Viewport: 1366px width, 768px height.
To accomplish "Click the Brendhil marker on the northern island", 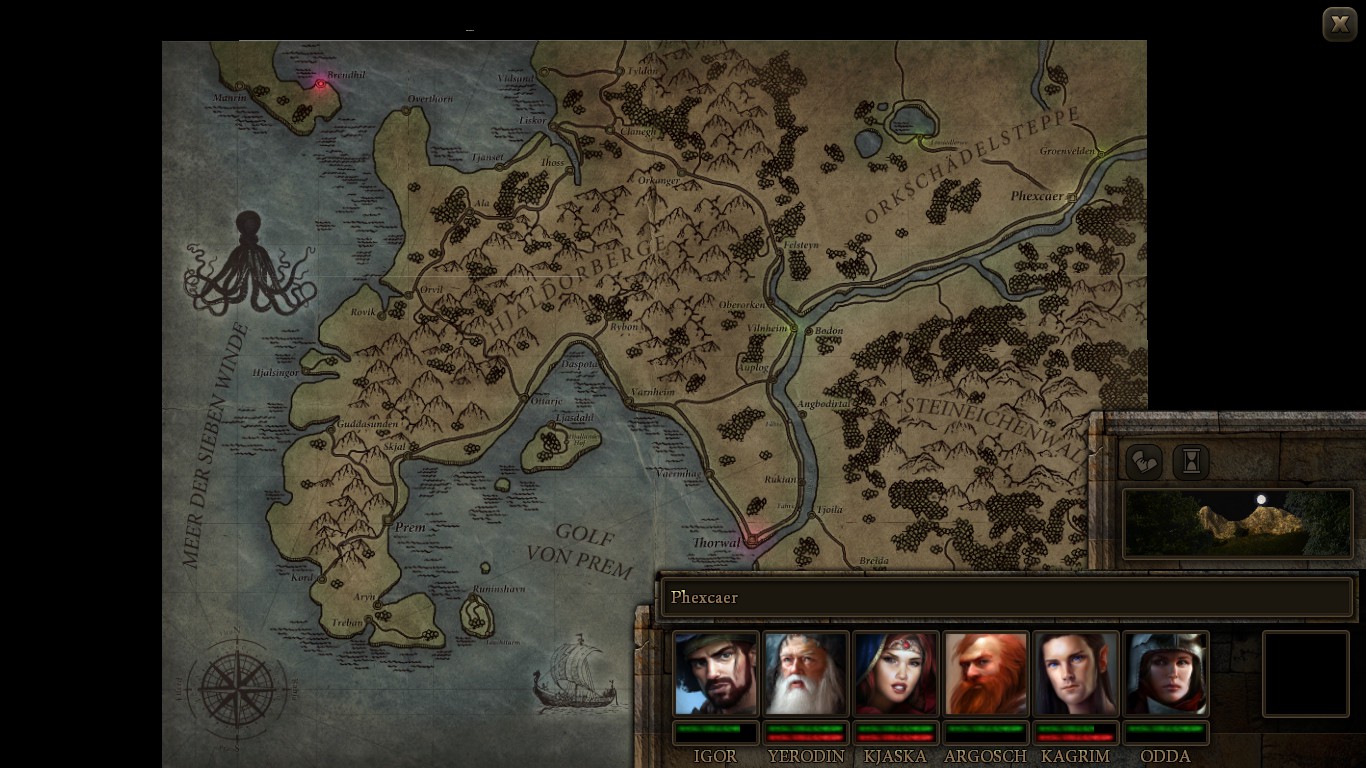I will (320, 84).
